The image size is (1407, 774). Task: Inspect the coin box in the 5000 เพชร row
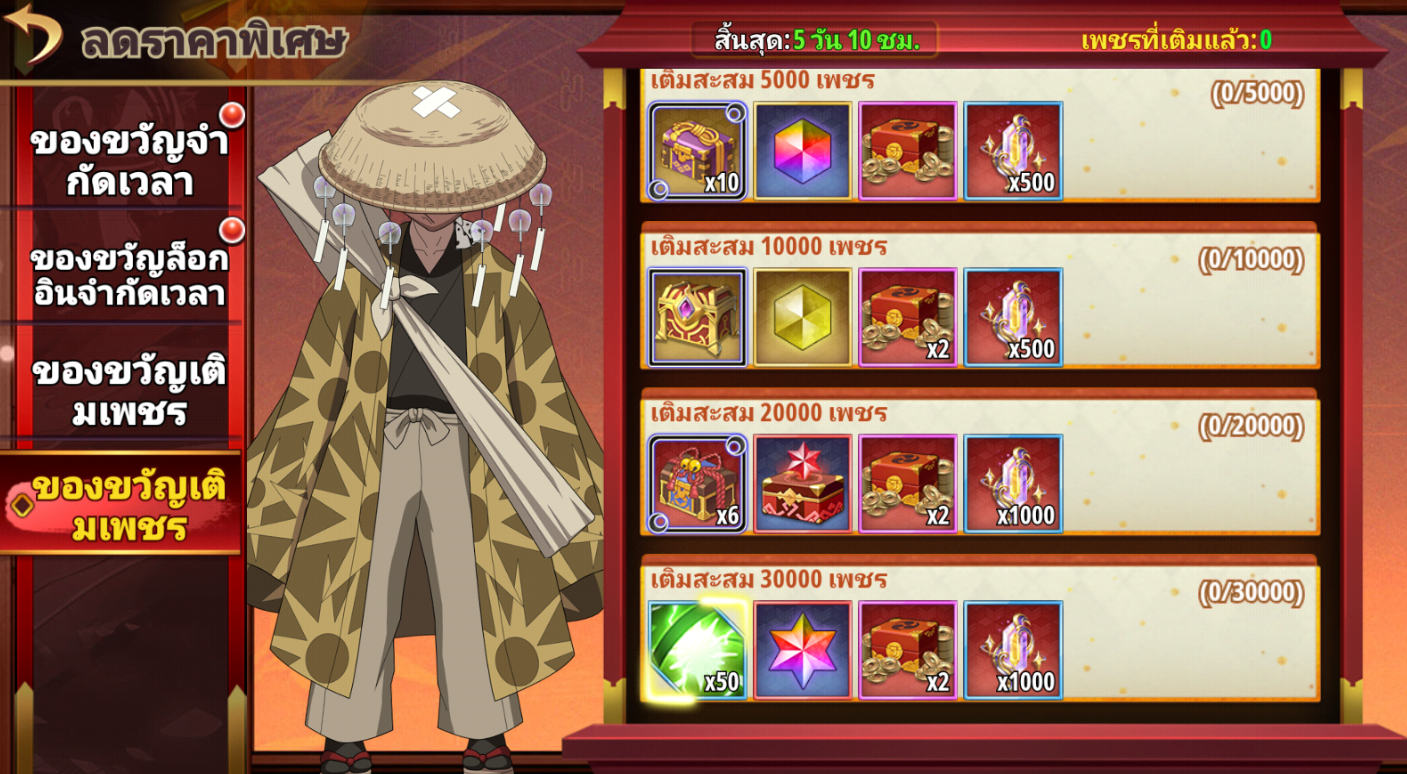point(908,151)
